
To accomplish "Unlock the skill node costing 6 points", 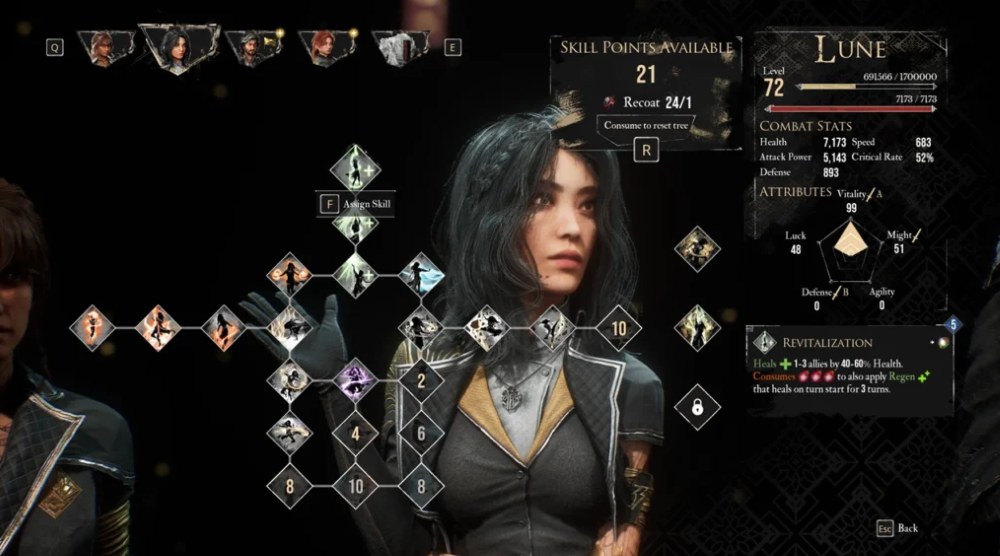I will [x=421, y=434].
